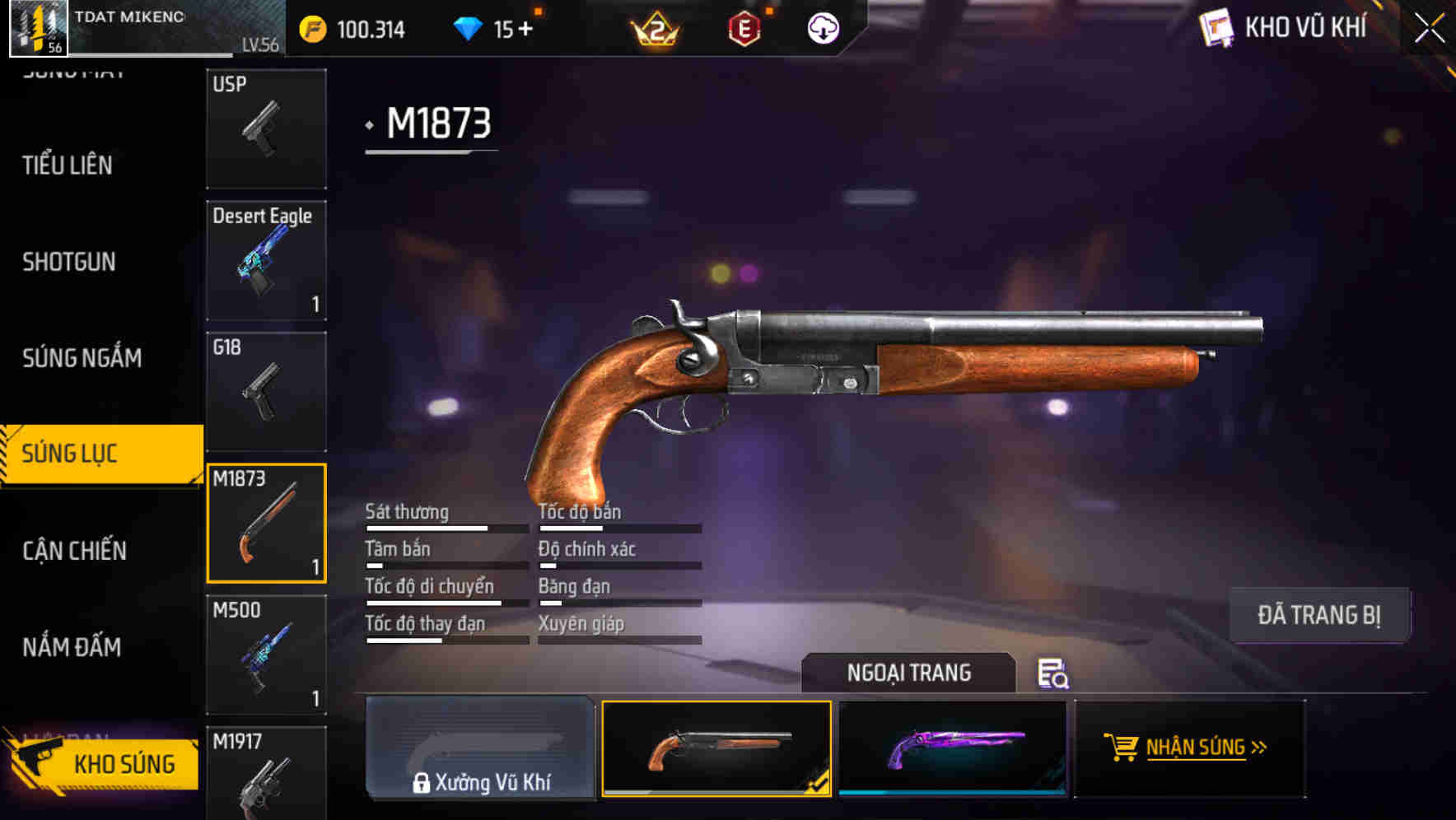
Task: Click the cloud download icon in top bar
Action: pyautogui.click(x=823, y=28)
